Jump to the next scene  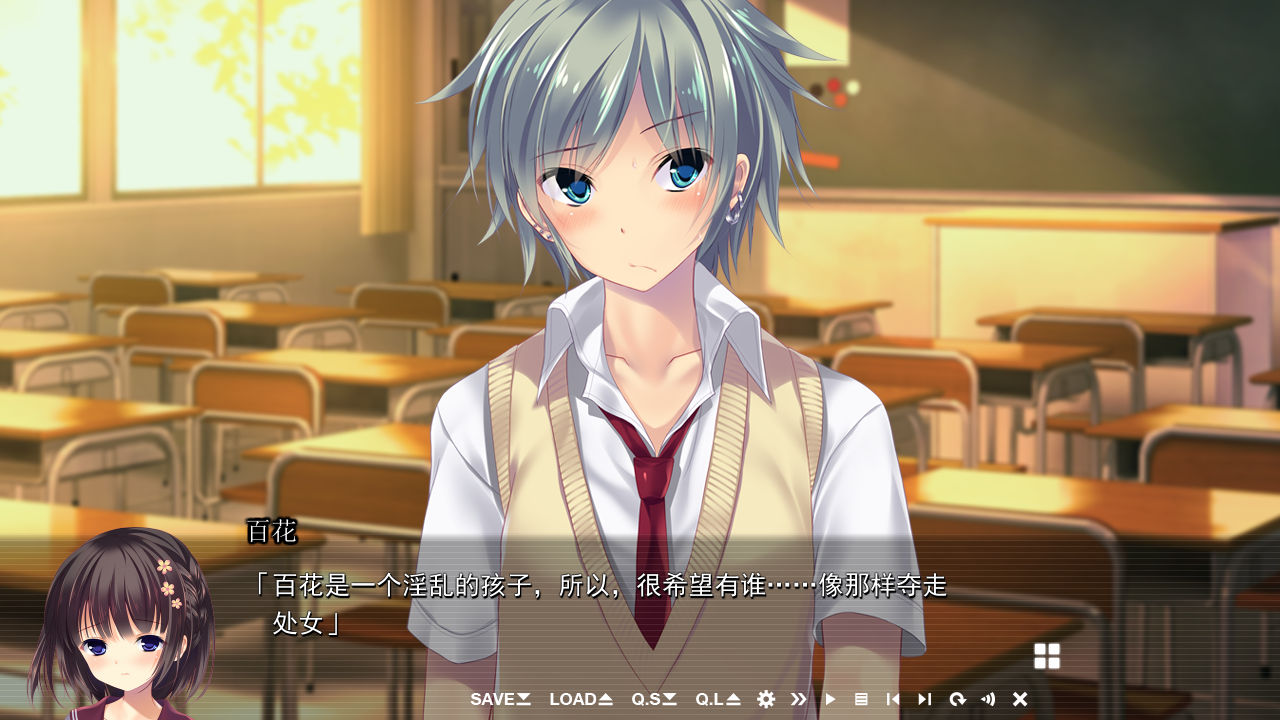point(925,699)
